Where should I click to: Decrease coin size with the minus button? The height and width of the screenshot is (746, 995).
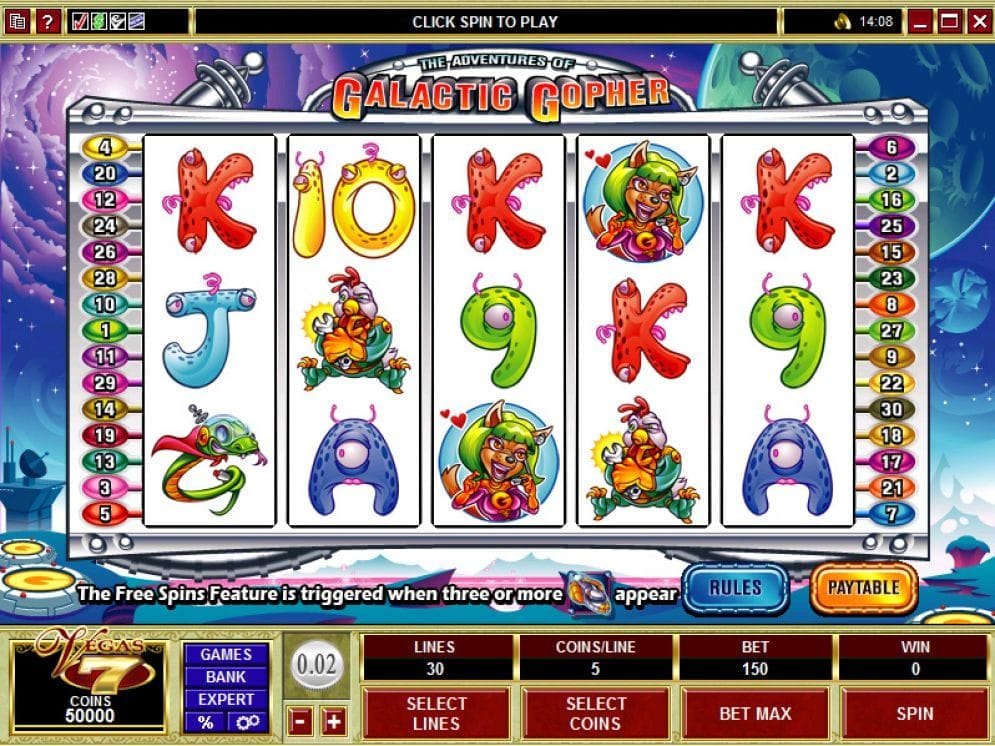click(x=299, y=719)
